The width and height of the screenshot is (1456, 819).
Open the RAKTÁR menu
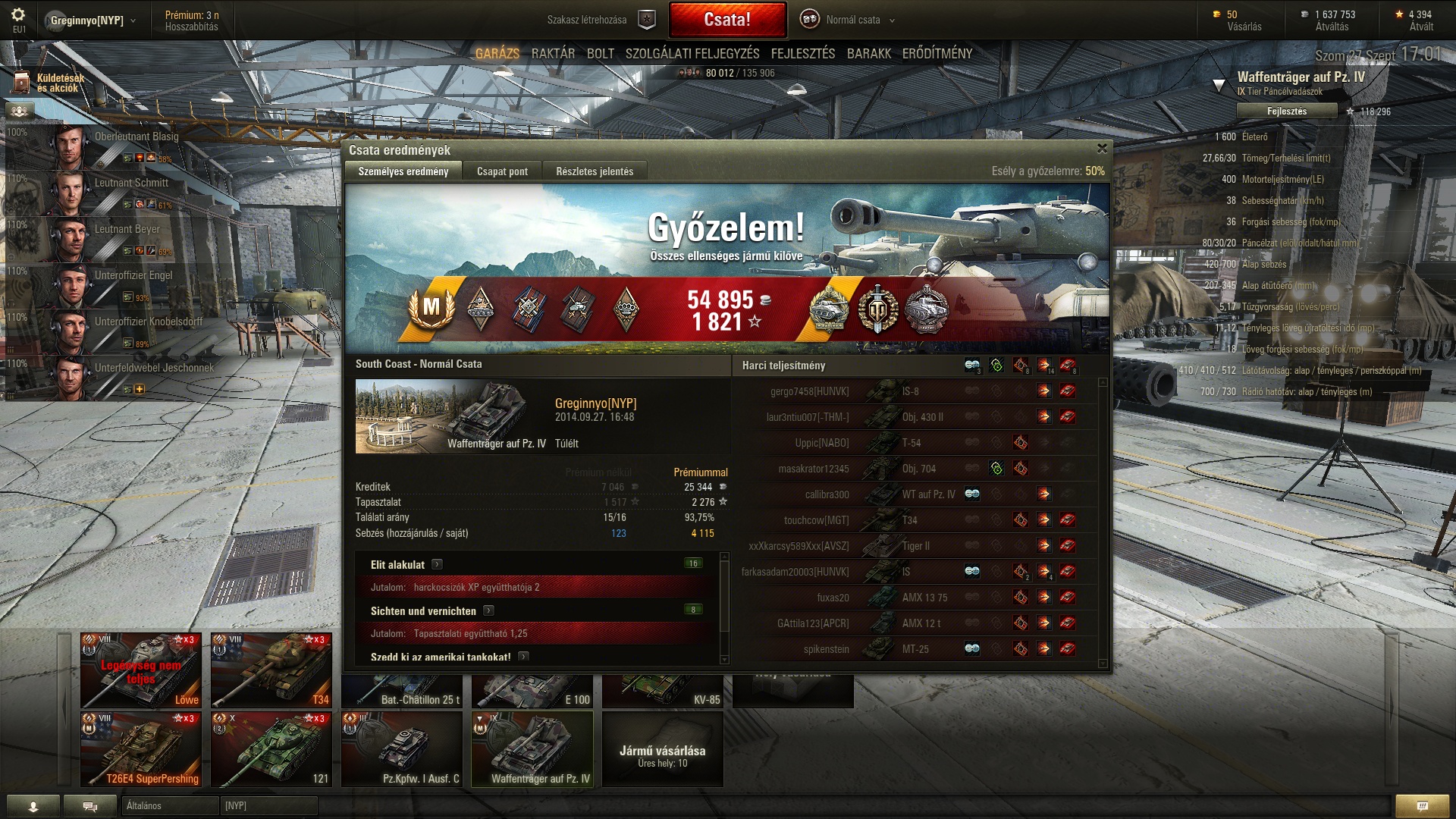(x=553, y=54)
